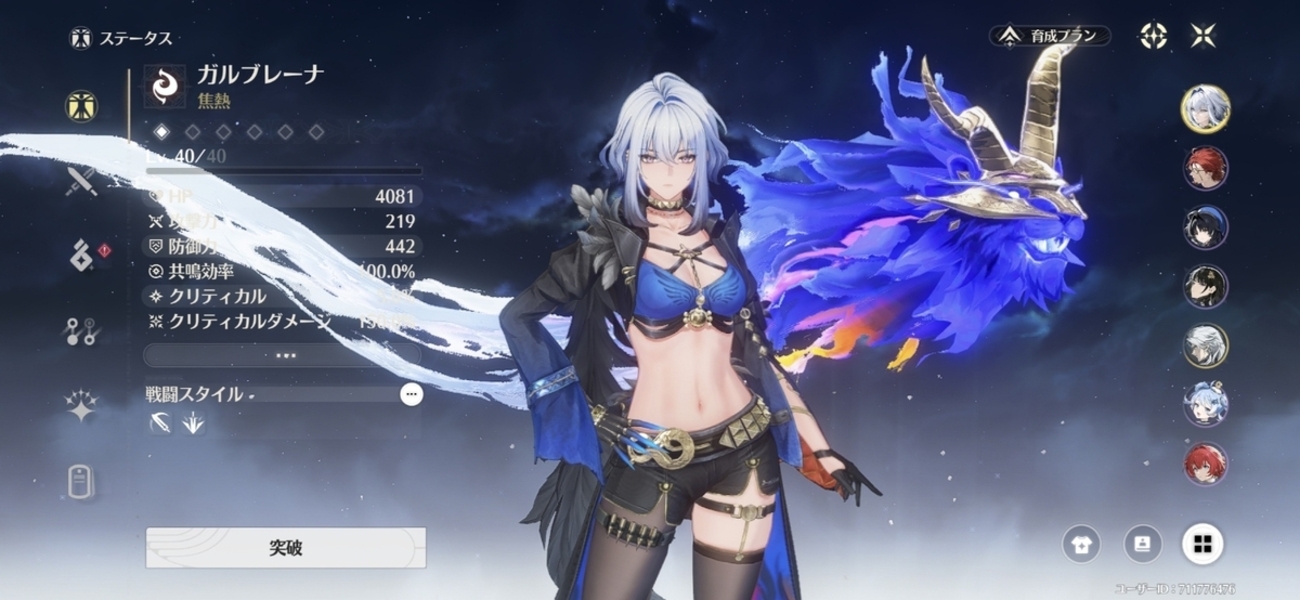The height and width of the screenshot is (600, 1300).
Task: Click the round crosshair icon beside 育成プラン
Action: click(x=1154, y=36)
